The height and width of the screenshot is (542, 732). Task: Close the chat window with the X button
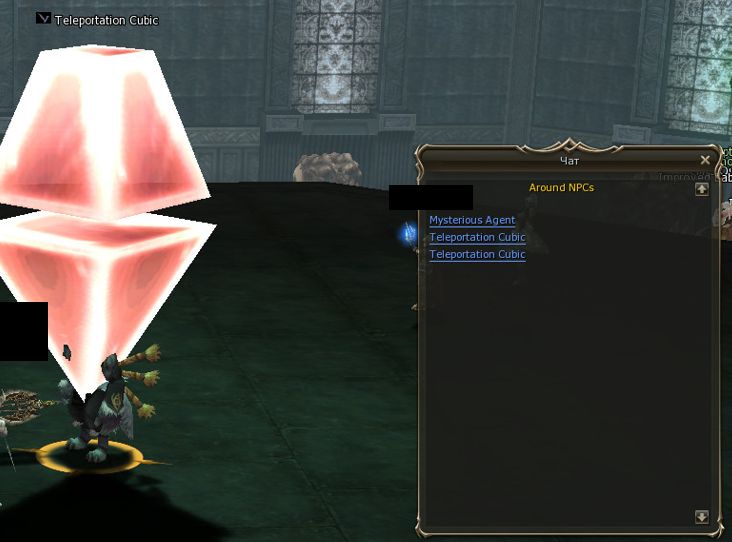[705, 160]
